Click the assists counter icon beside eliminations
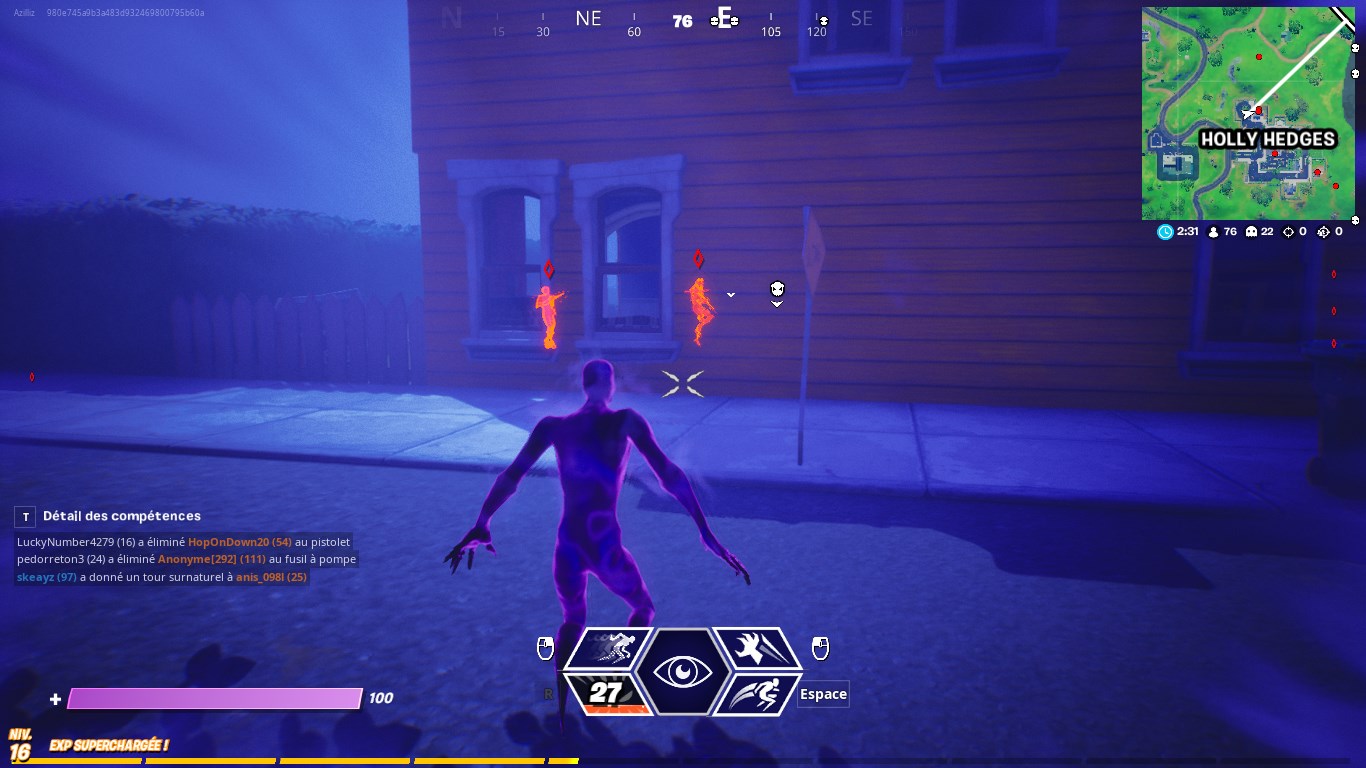The width and height of the screenshot is (1366, 768). (1323, 231)
